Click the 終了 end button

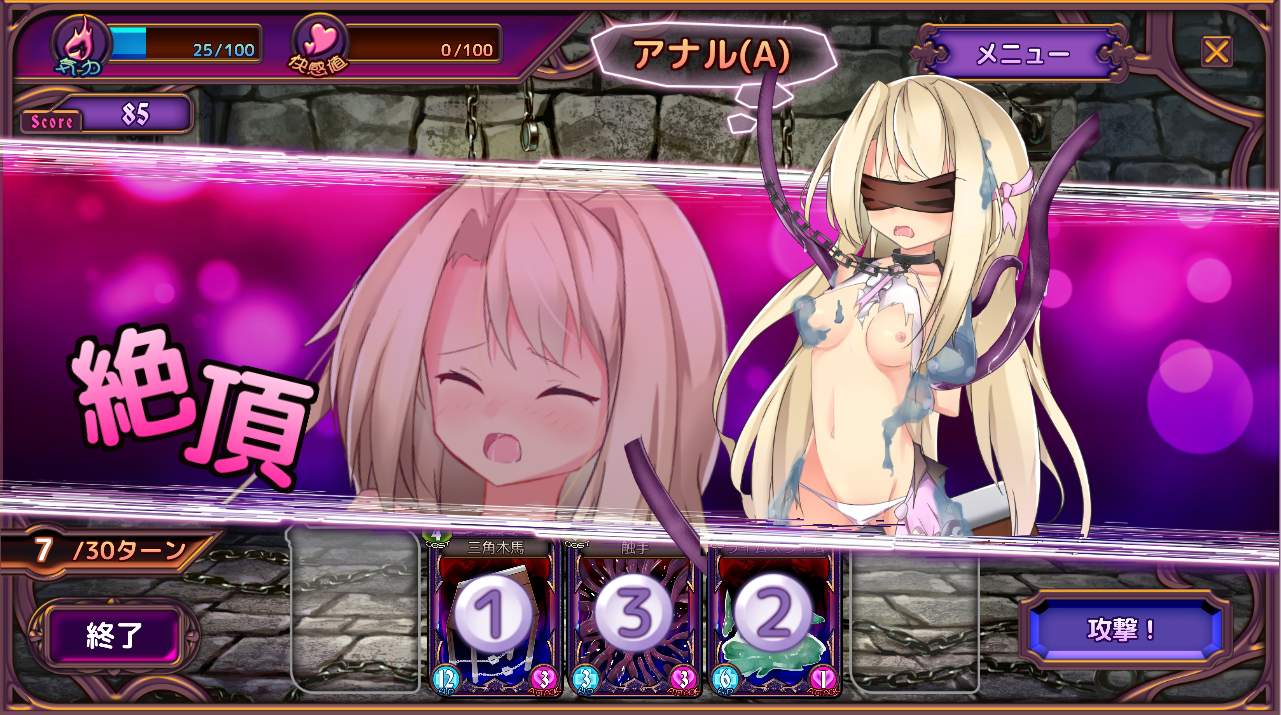pos(115,636)
